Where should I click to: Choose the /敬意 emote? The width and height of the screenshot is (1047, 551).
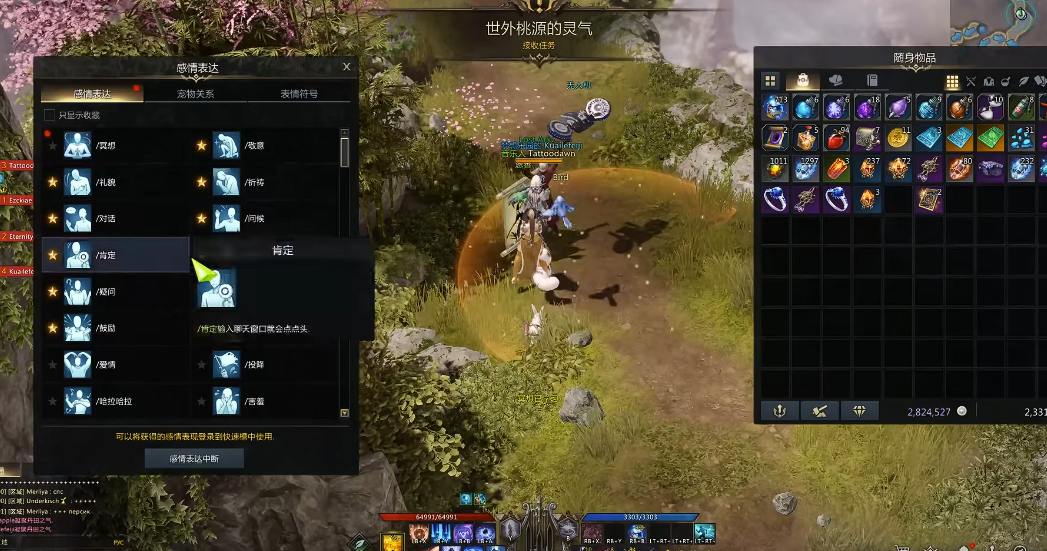255,146
